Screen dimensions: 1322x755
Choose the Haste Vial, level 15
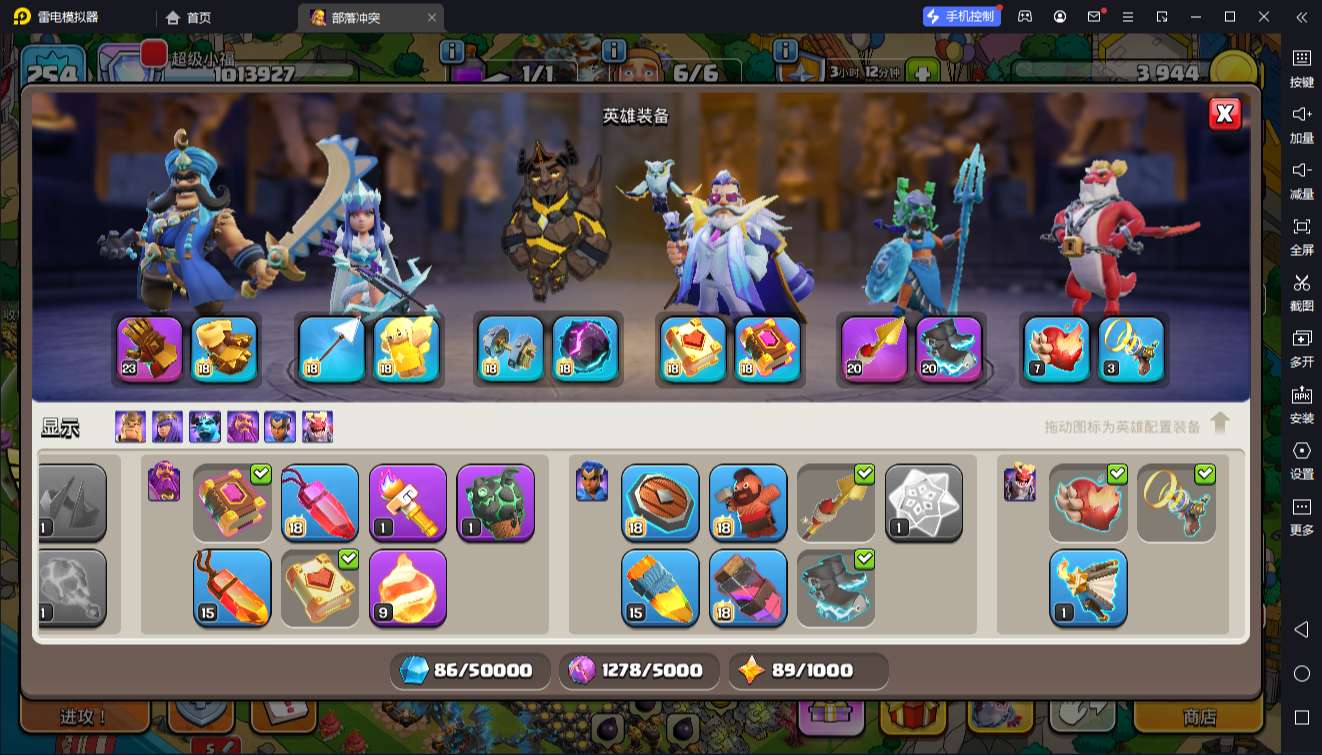[660, 588]
